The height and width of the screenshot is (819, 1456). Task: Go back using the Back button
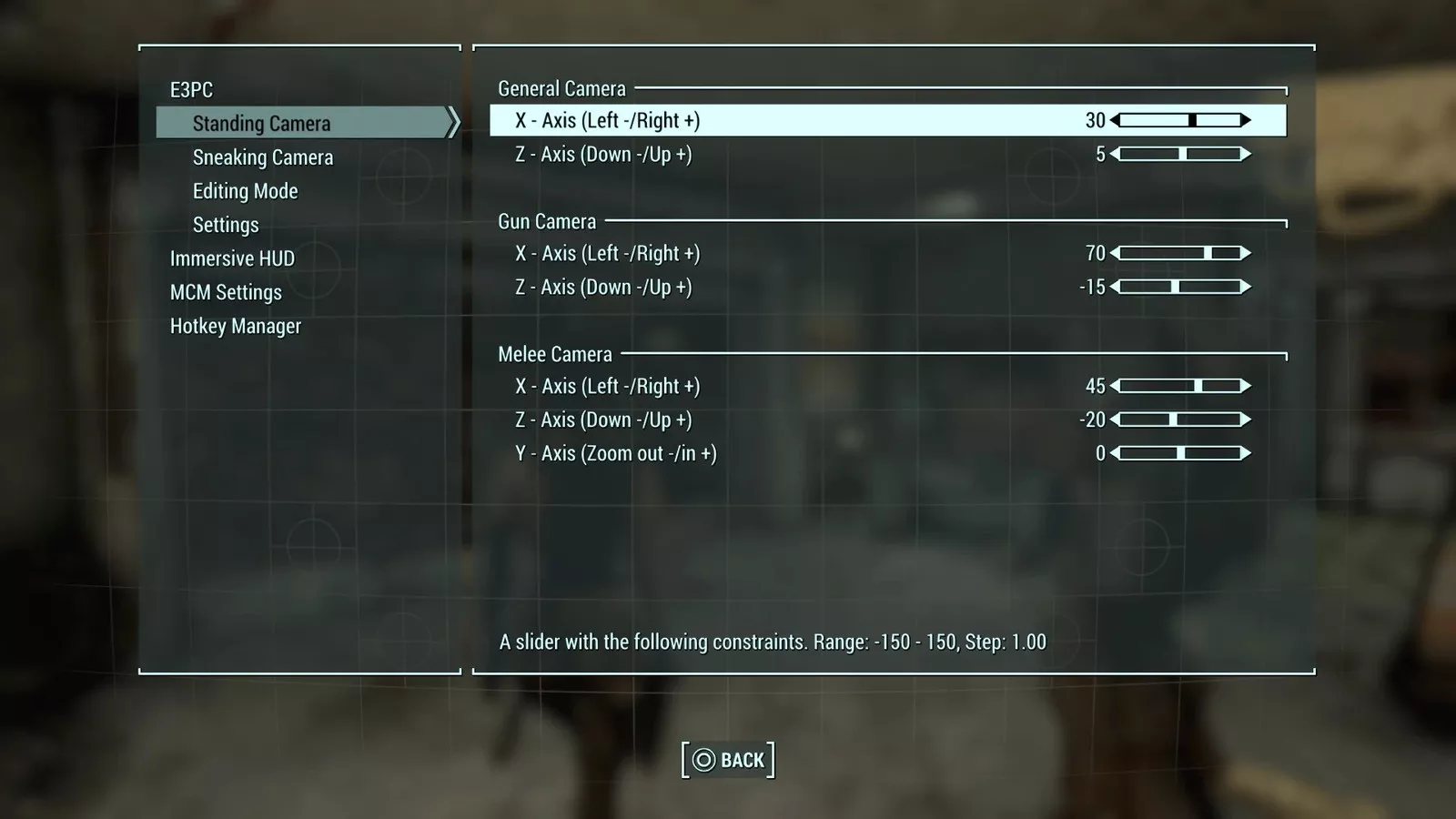pos(728,760)
